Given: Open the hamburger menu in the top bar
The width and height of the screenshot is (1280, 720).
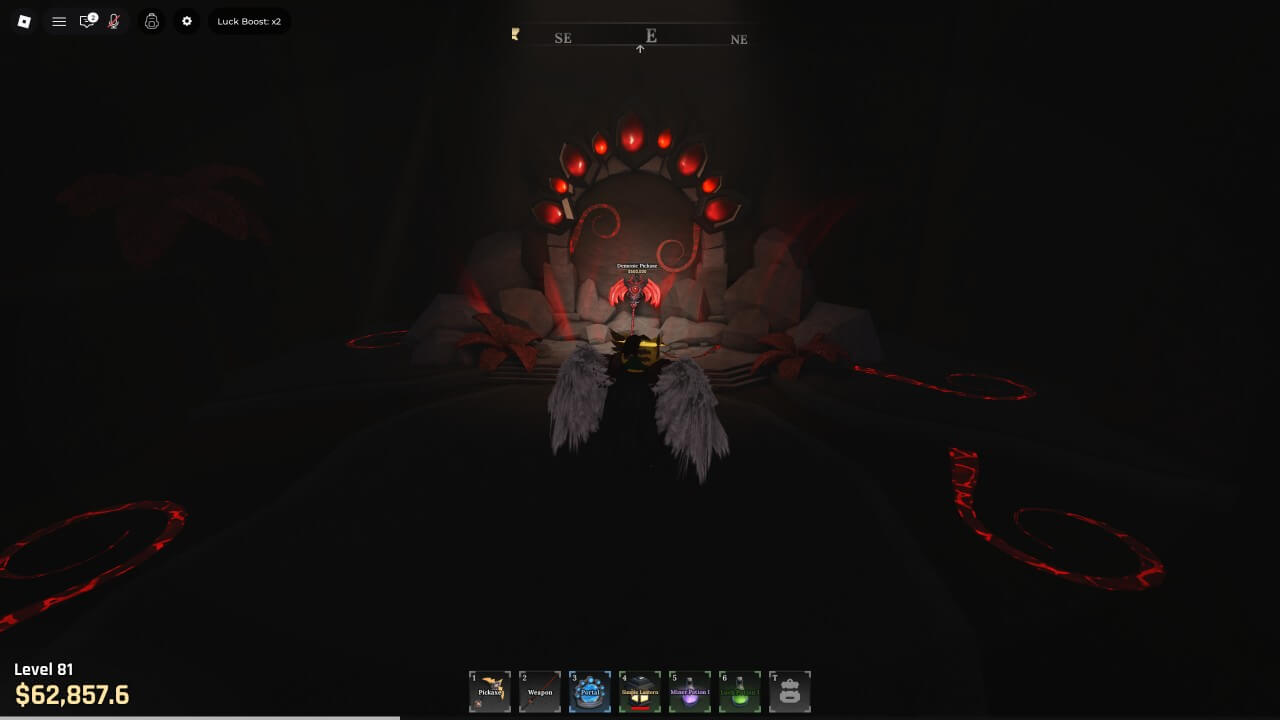Looking at the screenshot, I should (59, 21).
